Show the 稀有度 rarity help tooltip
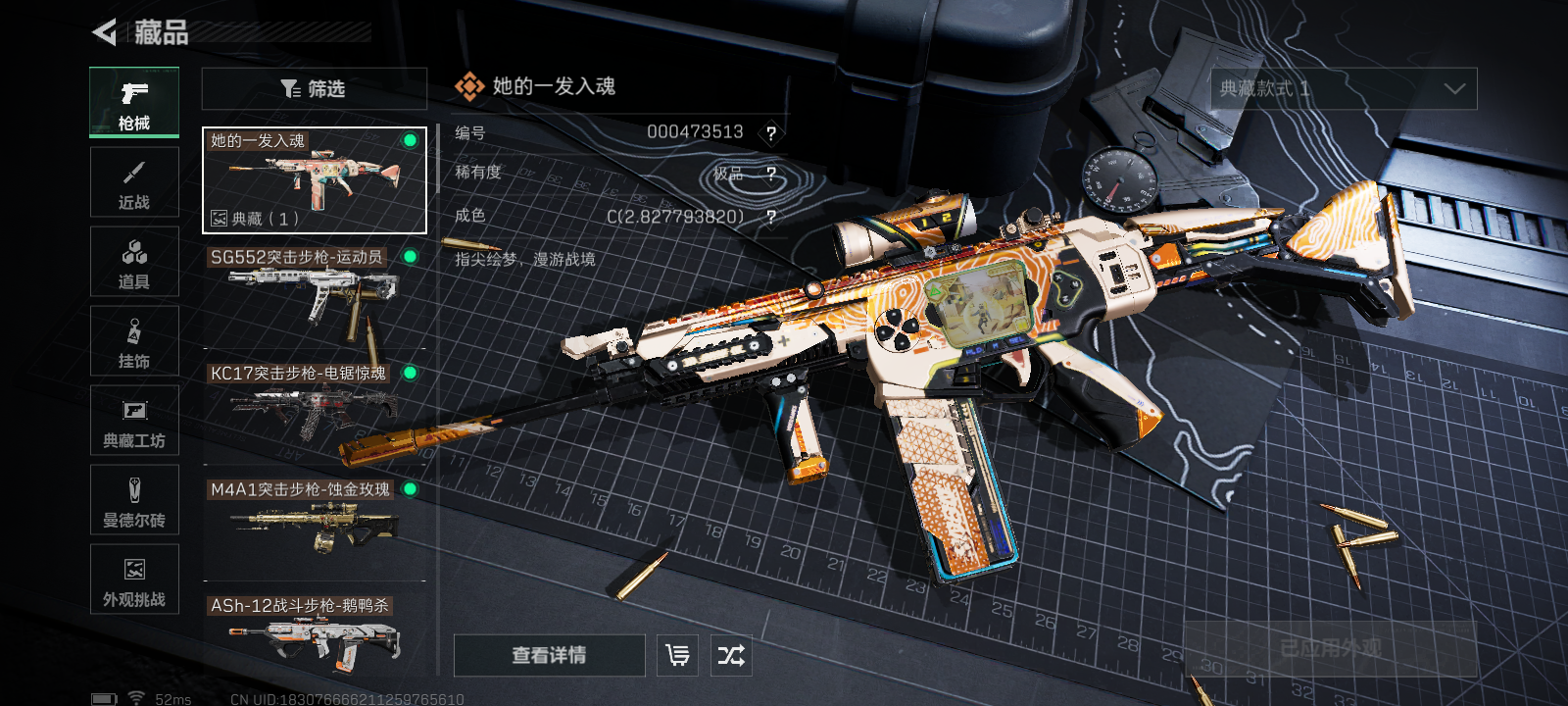This screenshot has height=706, width=1568. pyautogui.click(x=771, y=175)
